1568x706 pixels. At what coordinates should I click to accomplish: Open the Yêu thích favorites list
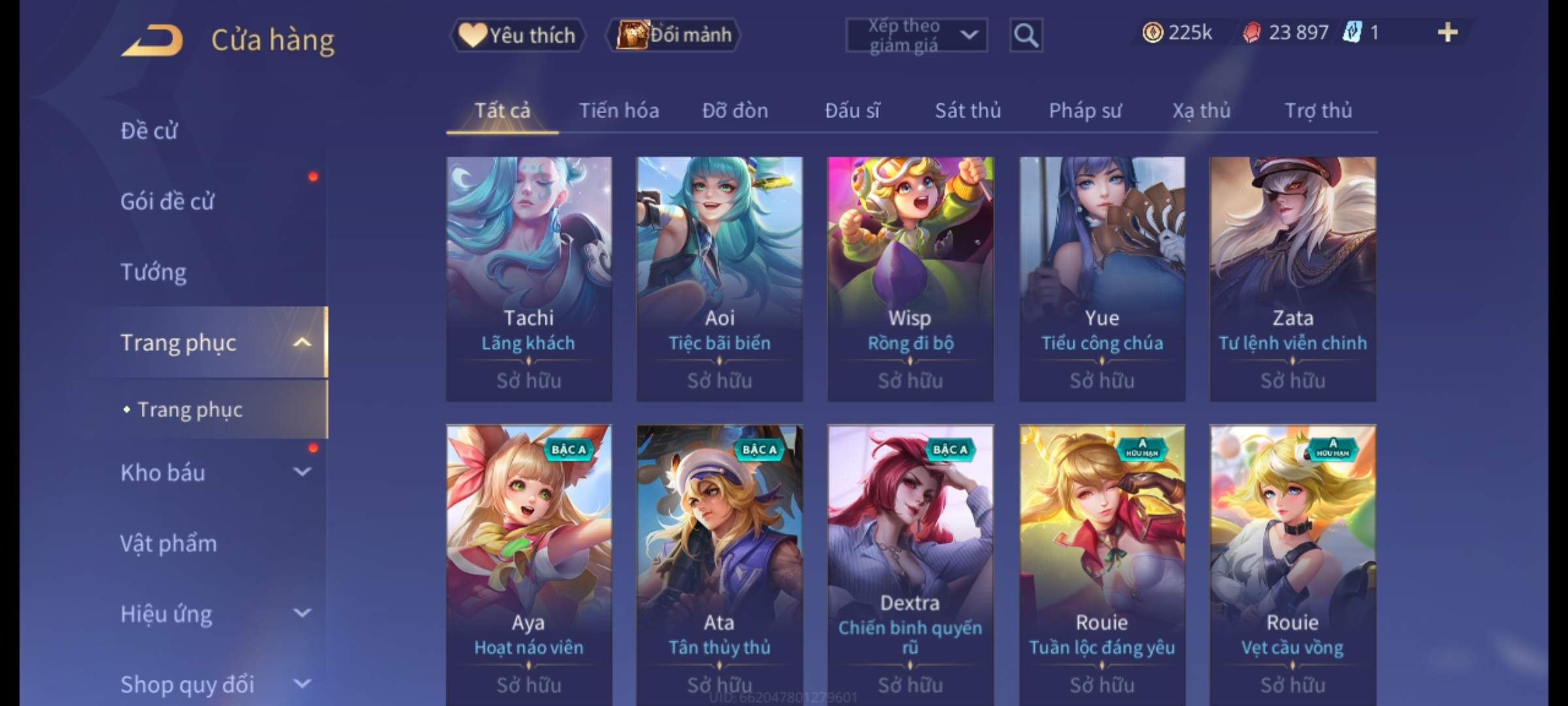pyautogui.click(x=517, y=35)
